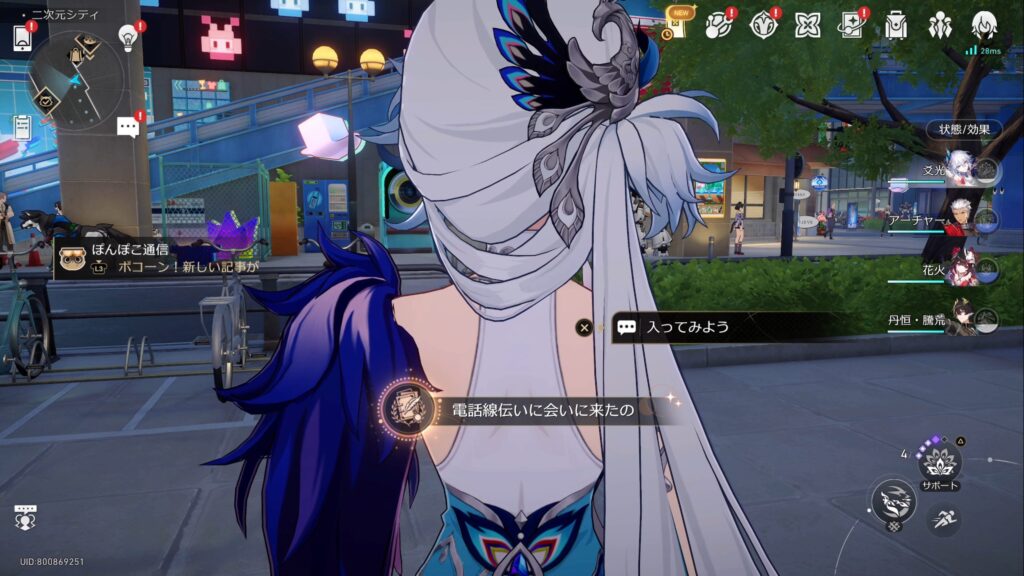Open the circular minimap
1024x576 pixels.
click(77, 80)
